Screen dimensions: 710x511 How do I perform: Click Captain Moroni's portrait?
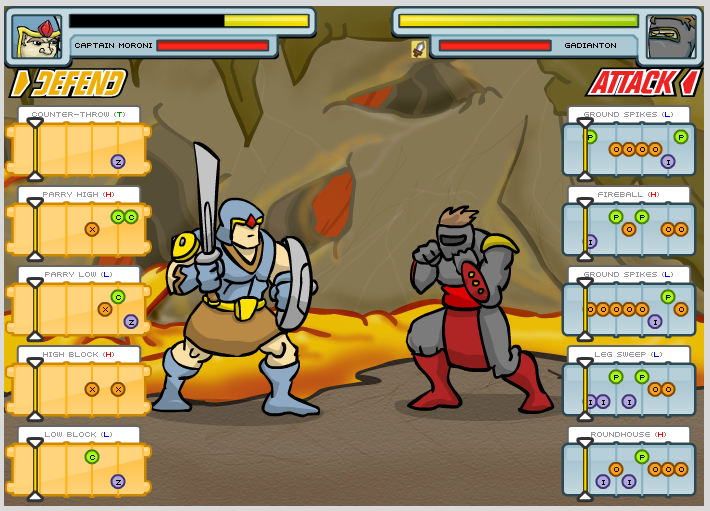pos(38,36)
